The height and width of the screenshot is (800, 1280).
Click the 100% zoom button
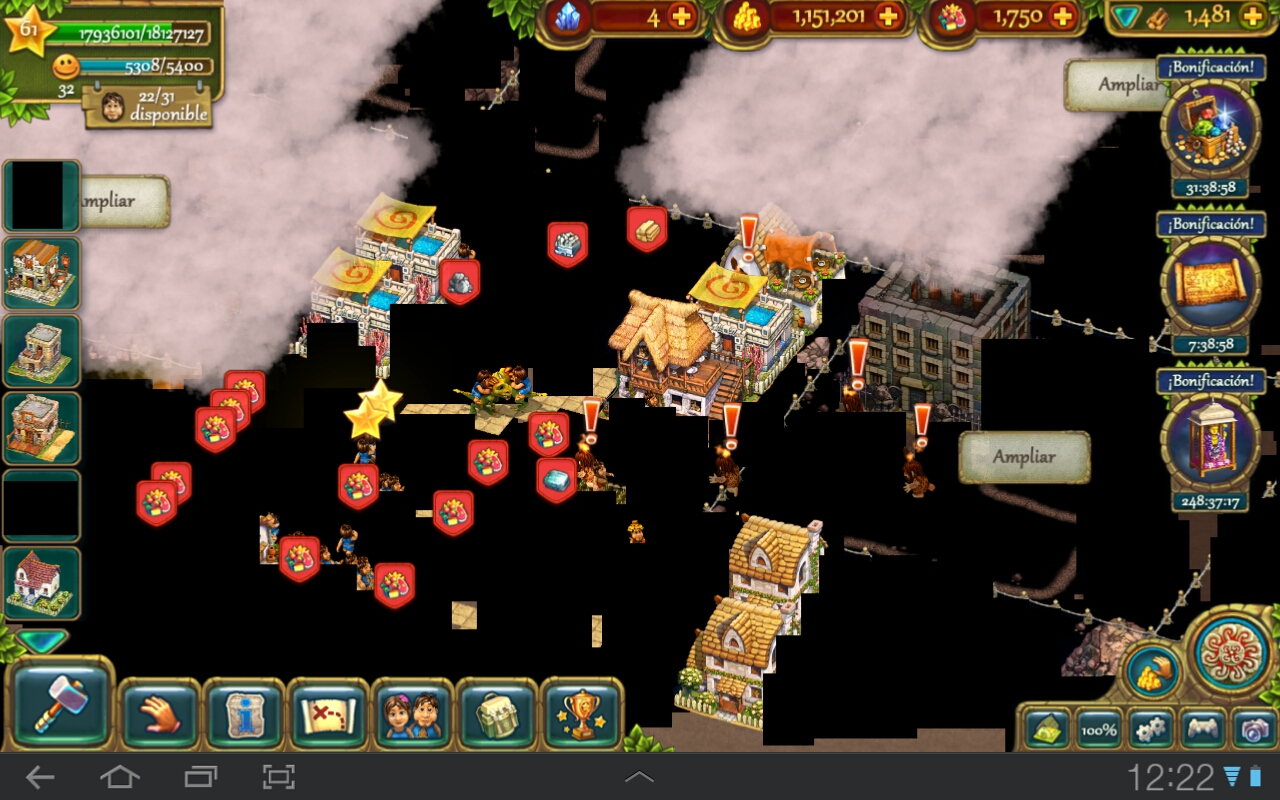click(x=1099, y=729)
